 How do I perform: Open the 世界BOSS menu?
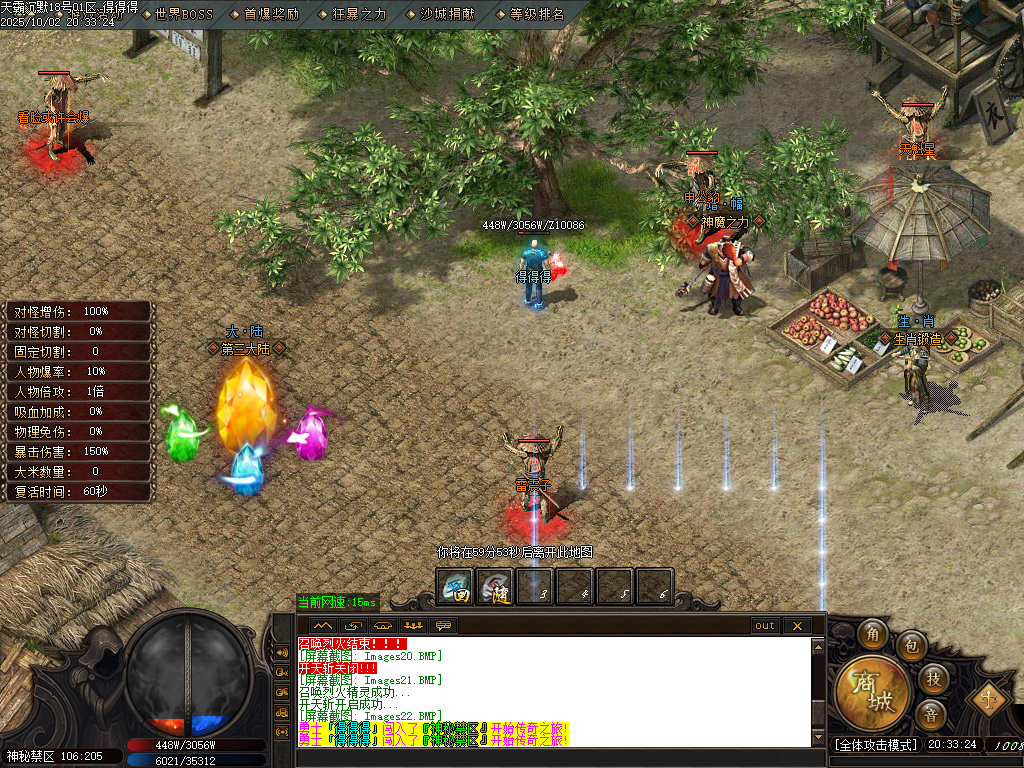(184, 14)
